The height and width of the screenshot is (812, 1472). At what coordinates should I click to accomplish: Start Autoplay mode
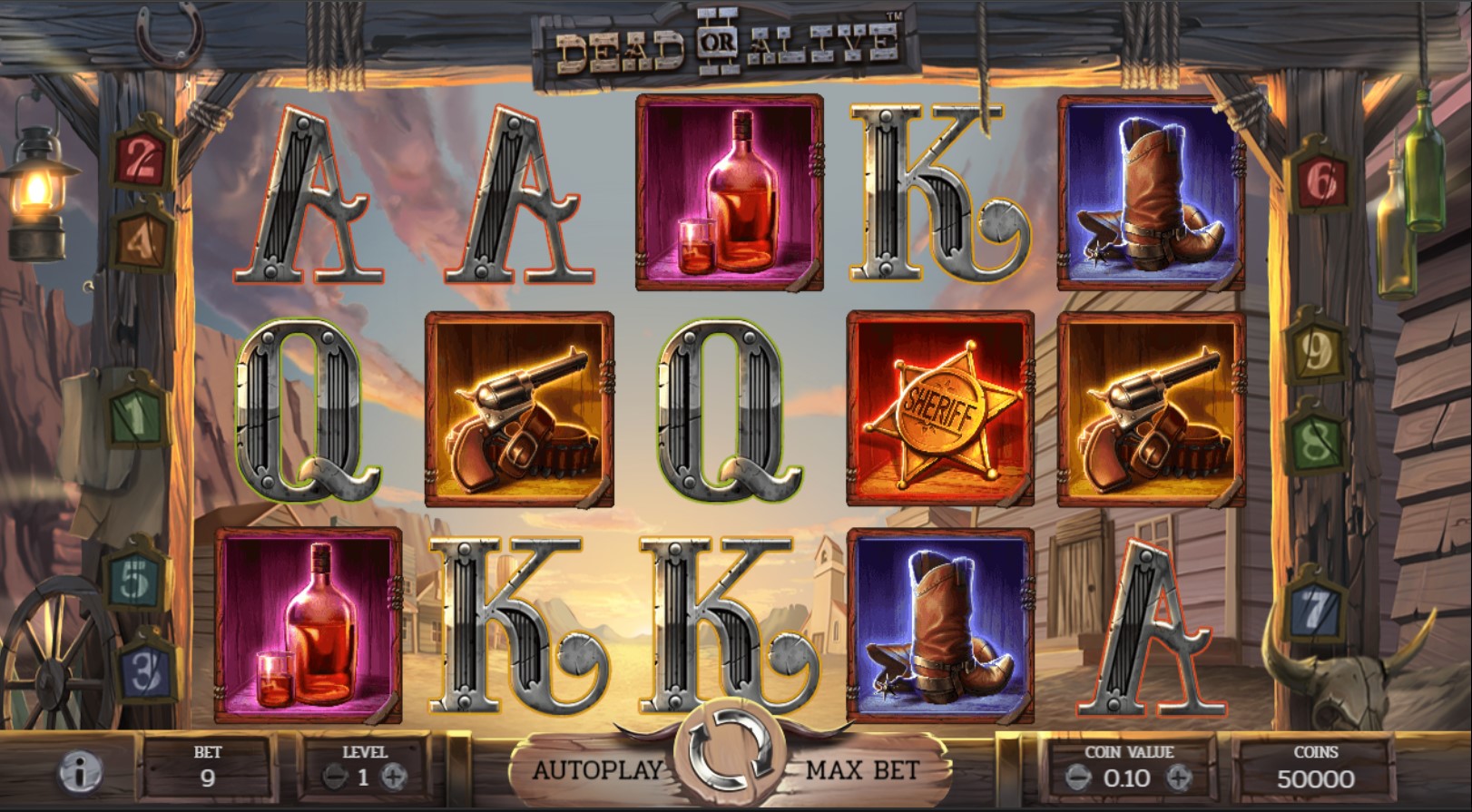point(597,770)
